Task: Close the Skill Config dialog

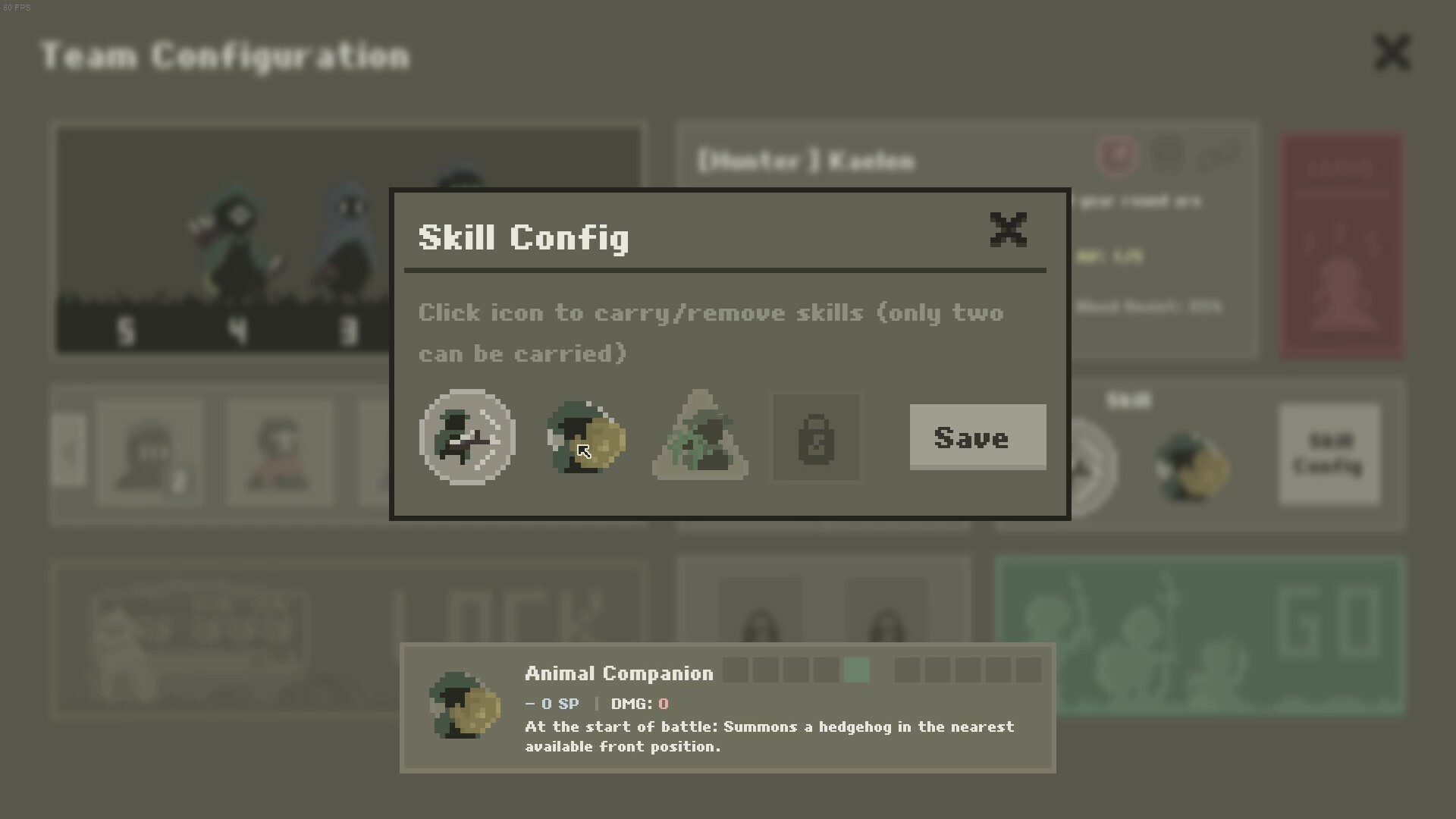Action: coord(1009,230)
